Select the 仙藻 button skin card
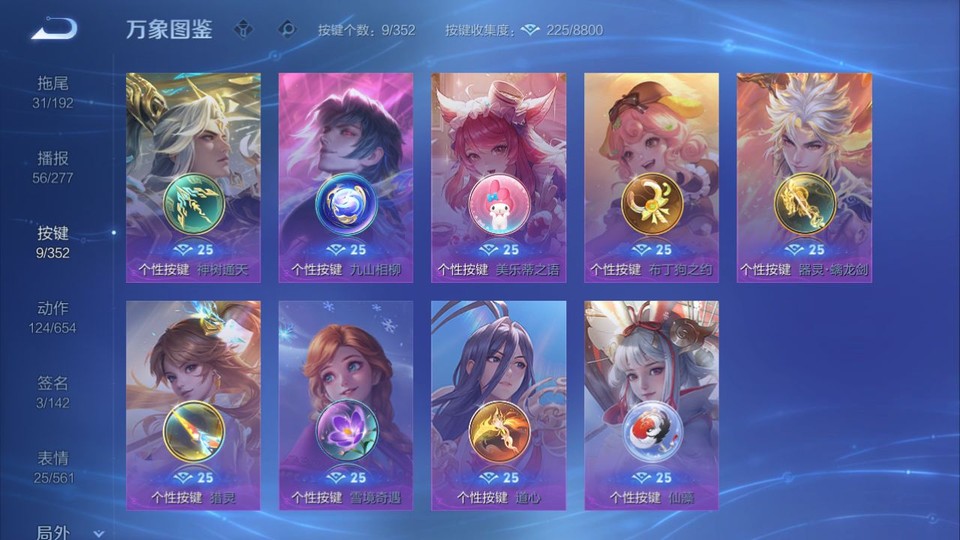This screenshot has height=540, width=960. pyautogui.click(x=651, y=405)
